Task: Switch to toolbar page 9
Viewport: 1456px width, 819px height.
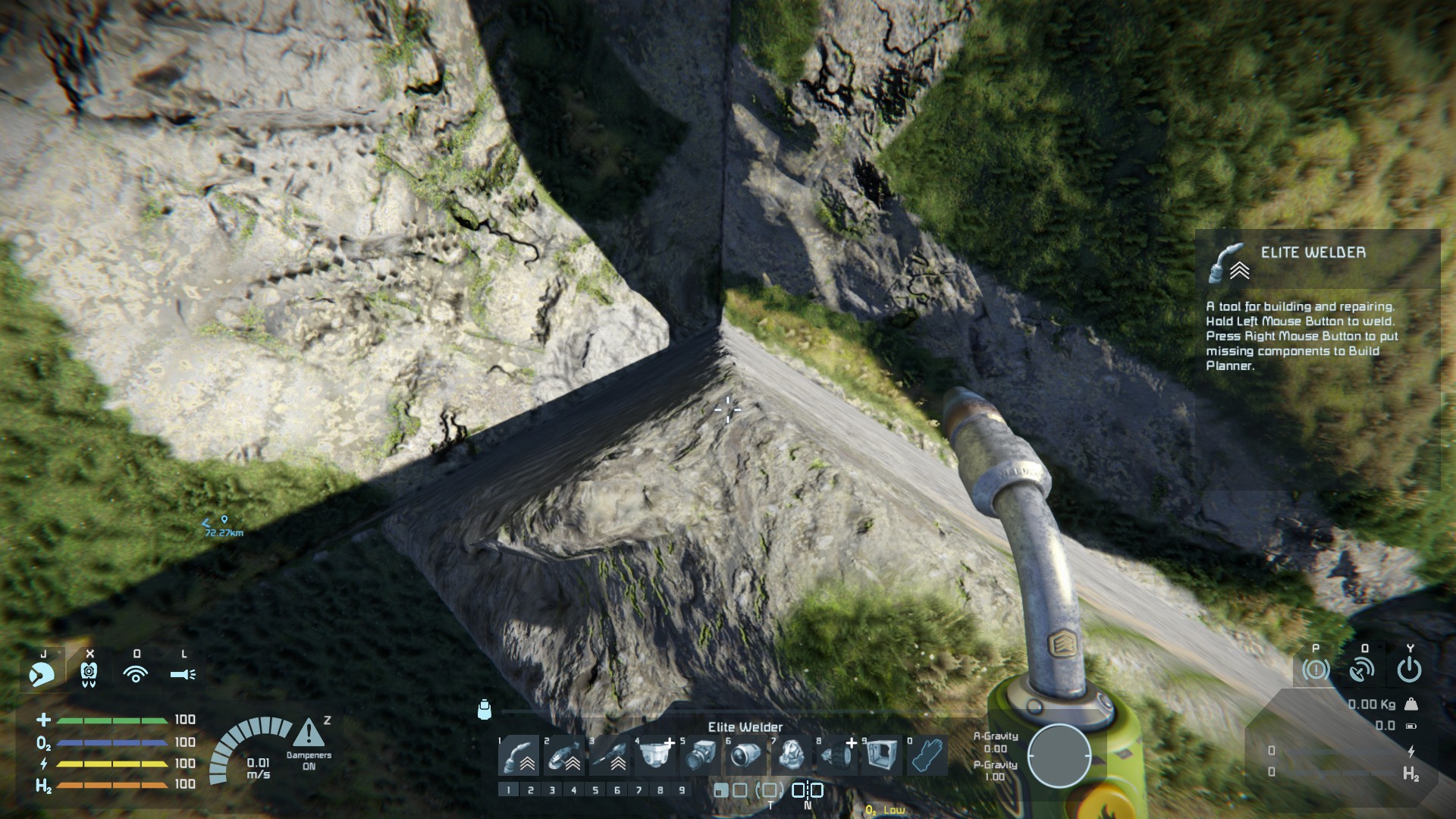Action: pyautogui.click(x=682, y=790)
